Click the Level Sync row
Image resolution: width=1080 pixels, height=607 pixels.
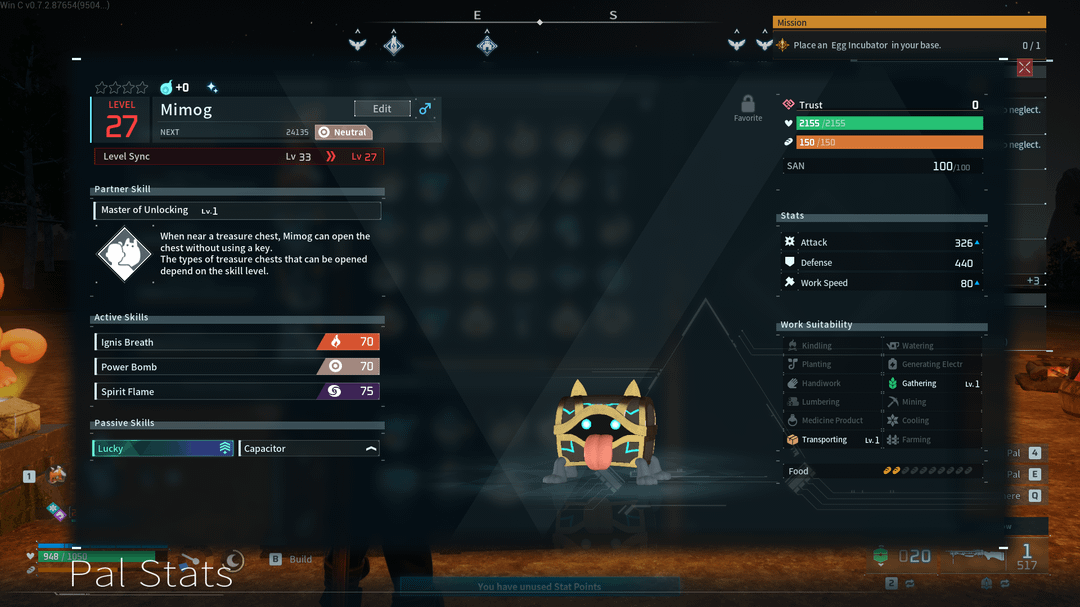point(238,157)
